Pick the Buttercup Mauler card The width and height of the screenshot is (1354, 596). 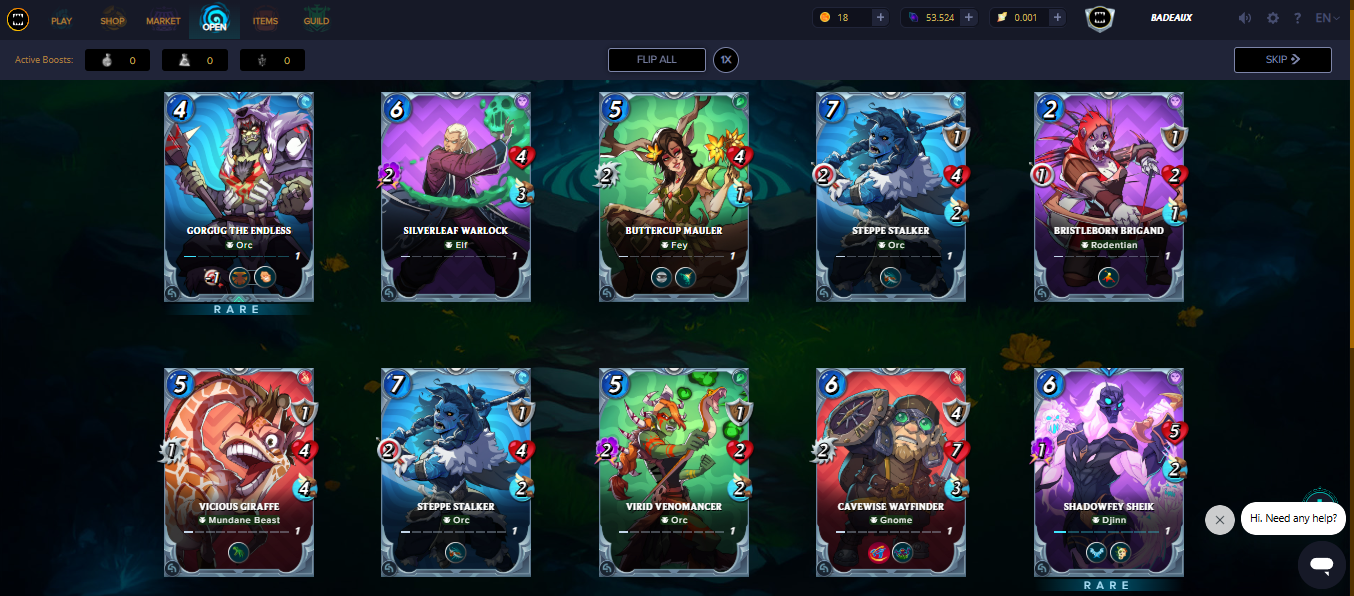pos(674,196)
